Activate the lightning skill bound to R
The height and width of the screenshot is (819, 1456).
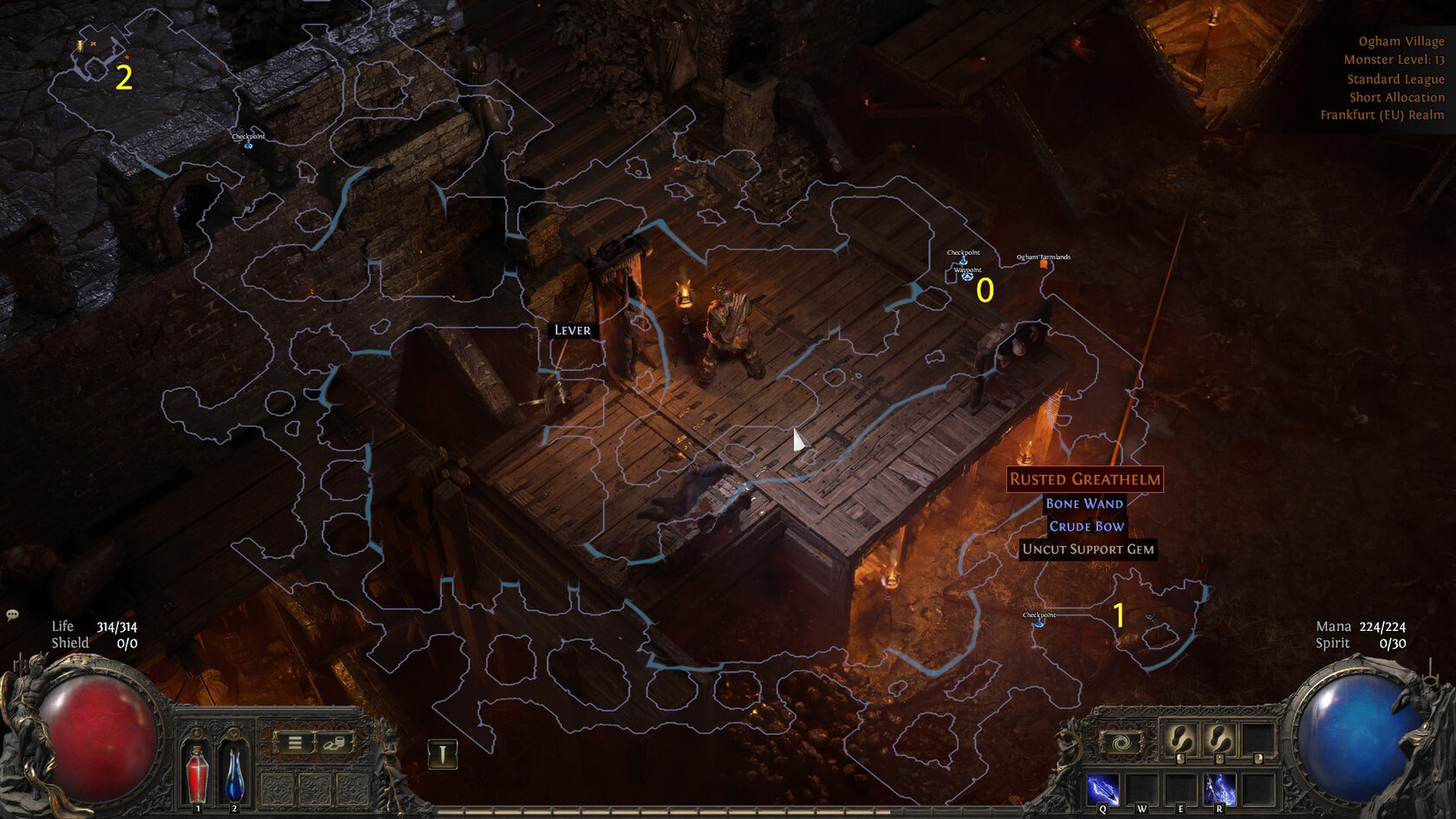pyautogui.click(x=1219, y=790)
